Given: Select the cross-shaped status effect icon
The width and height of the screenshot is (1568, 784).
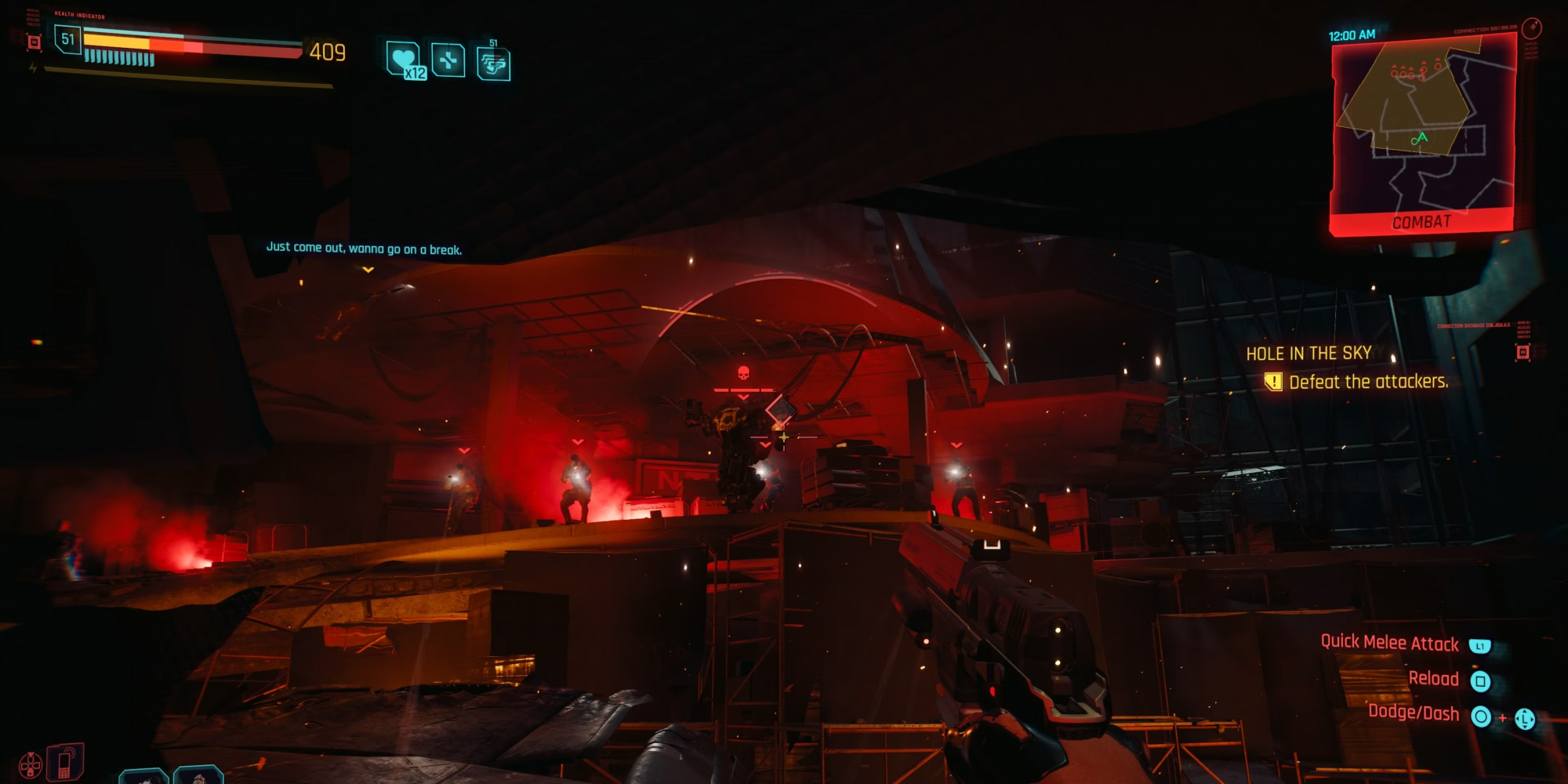Looking at the screenshot, I should (x=448, y=60).
